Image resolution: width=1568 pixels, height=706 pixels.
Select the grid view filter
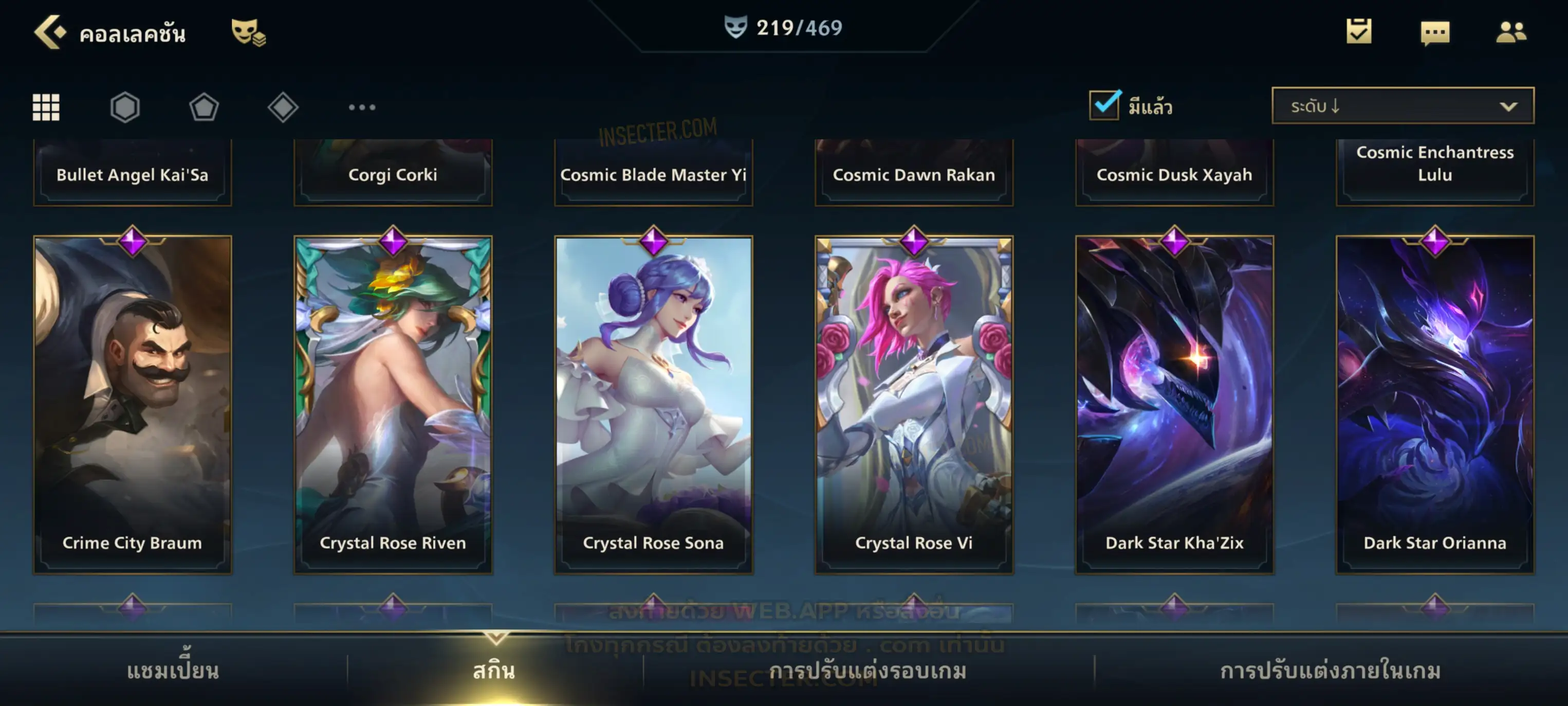click(46, 107)
